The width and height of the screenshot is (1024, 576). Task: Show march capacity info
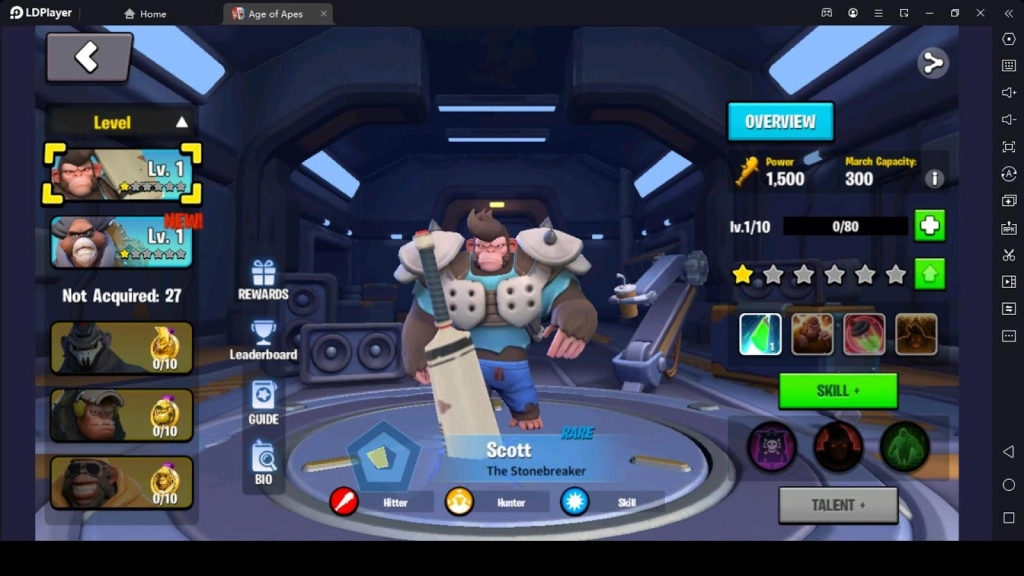pyautogui.click(x=934, y=179)
